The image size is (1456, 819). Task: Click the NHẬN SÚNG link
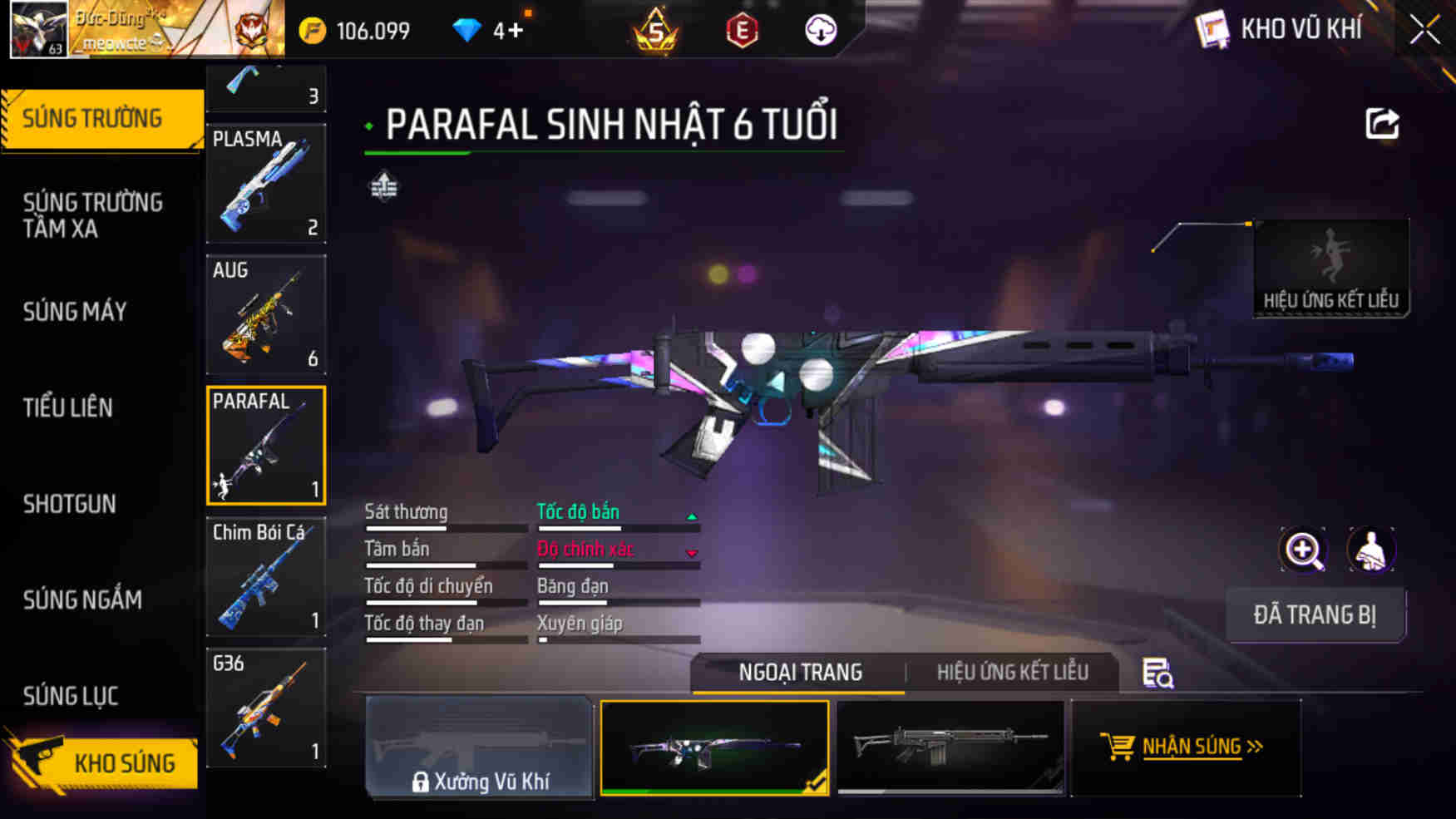pos(1187,747)
